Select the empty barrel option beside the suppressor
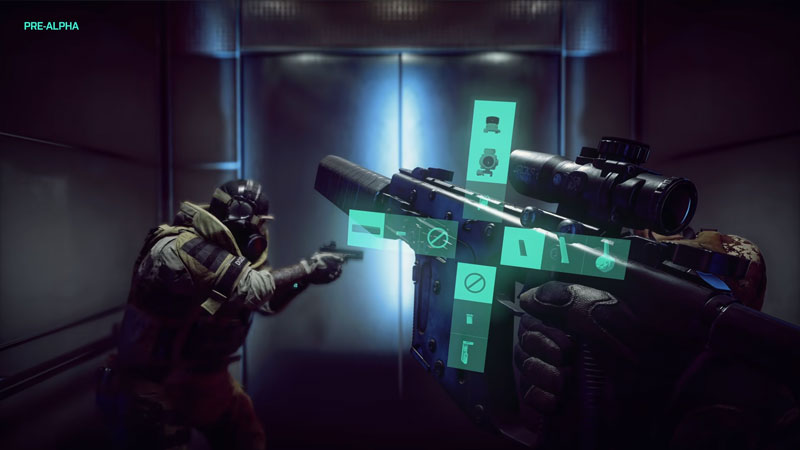 tap(436, 237)
